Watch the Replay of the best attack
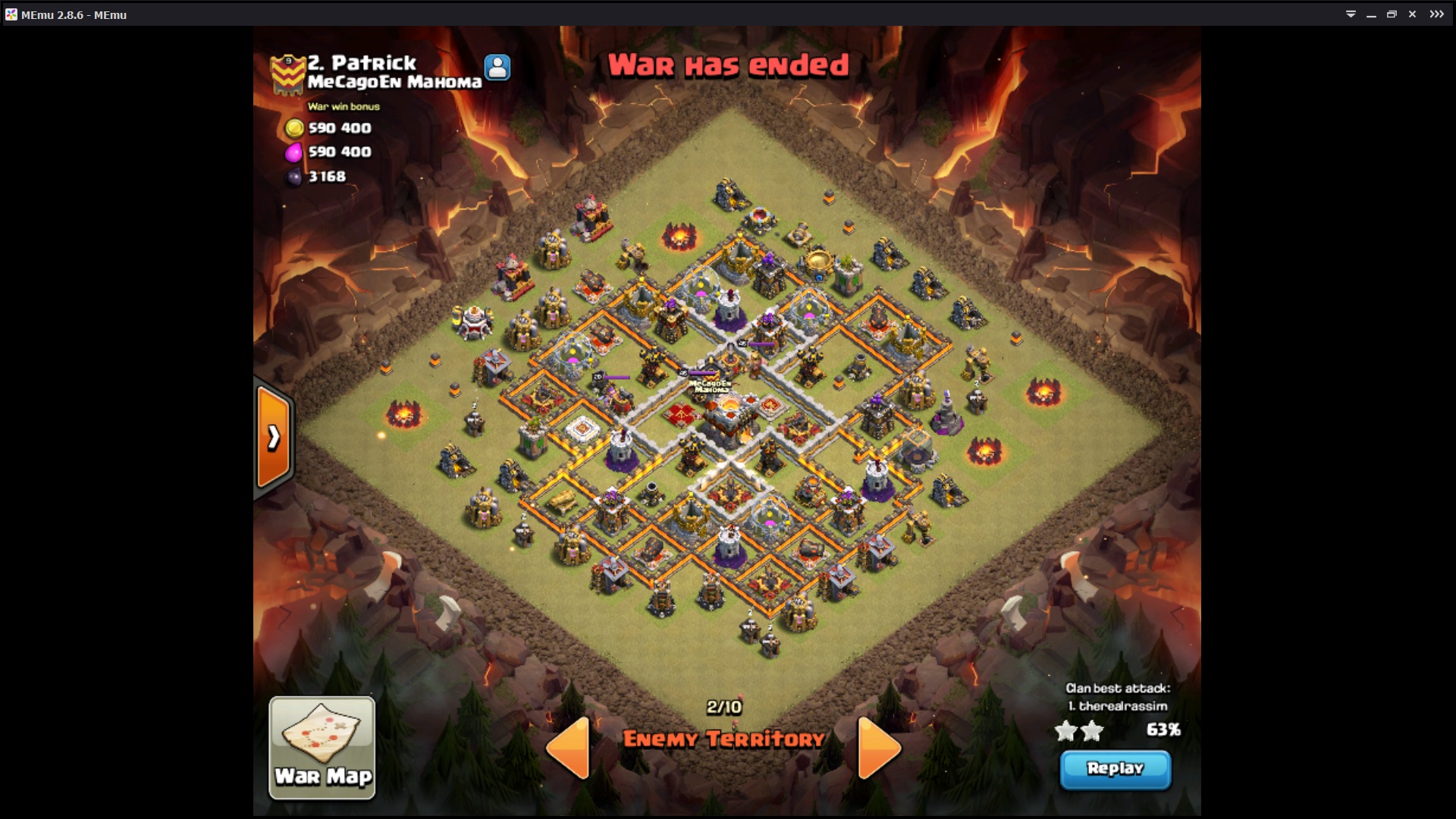 click(1115, 769)
